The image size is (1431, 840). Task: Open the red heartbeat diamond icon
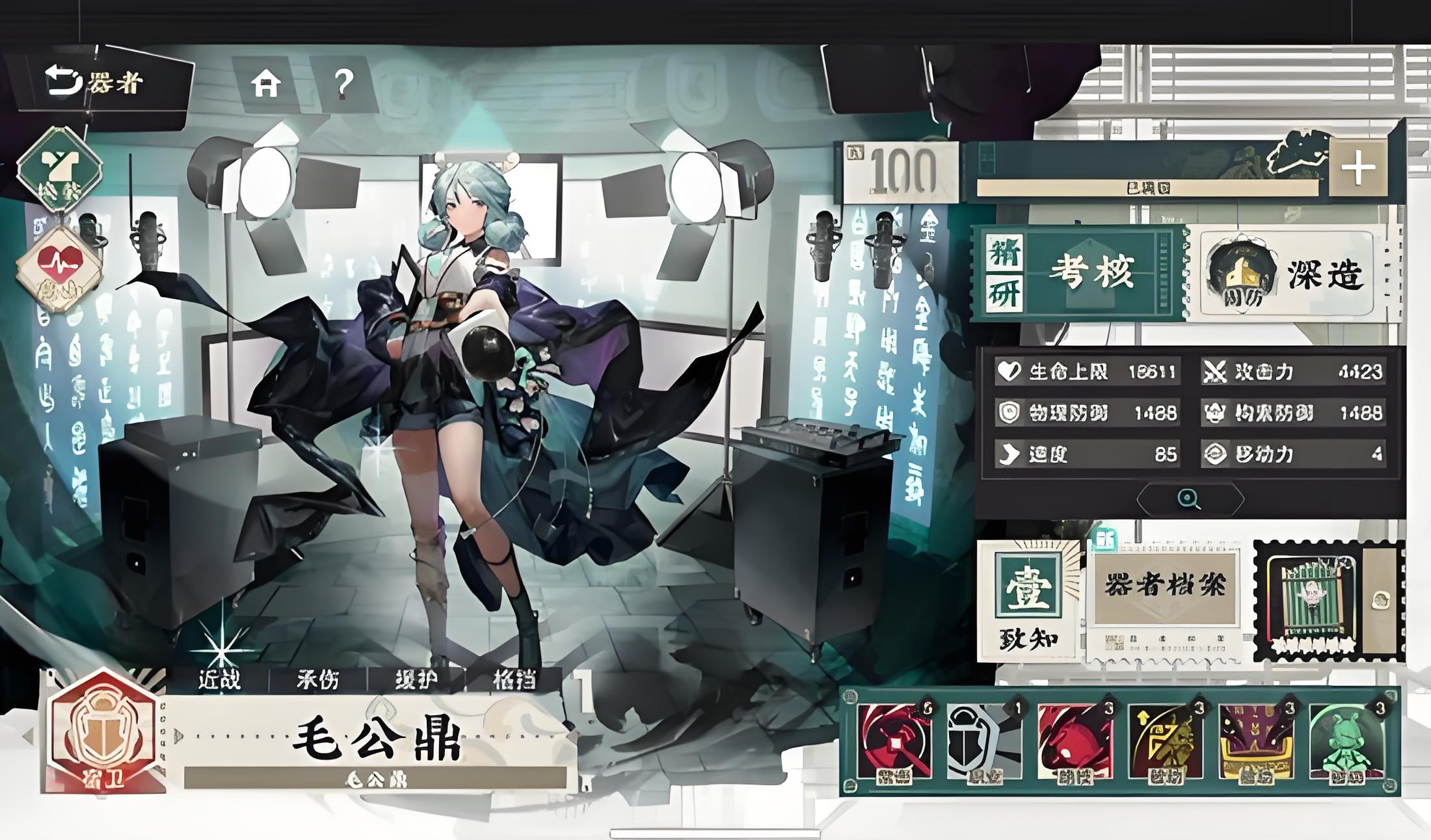pos(59,268)
